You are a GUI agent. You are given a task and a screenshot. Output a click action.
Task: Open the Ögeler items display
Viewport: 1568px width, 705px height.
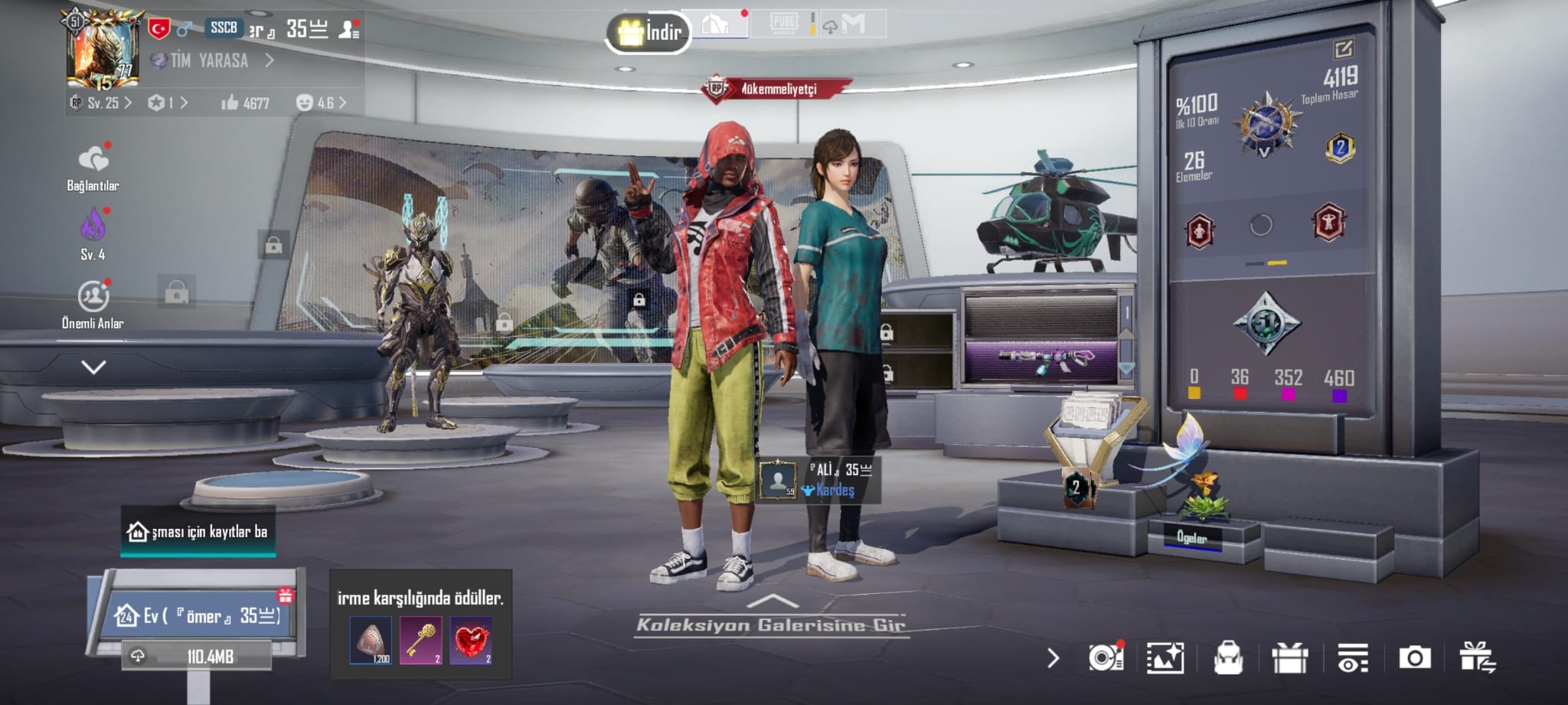(x=1191, y=537)
